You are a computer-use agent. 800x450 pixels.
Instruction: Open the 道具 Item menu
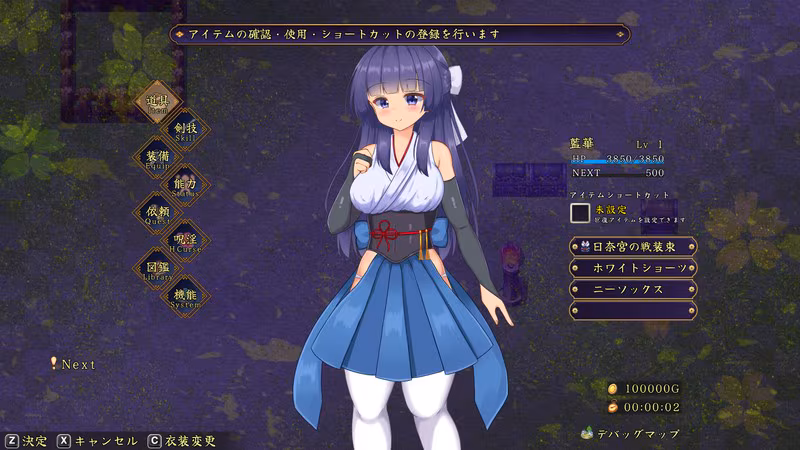(157, 102)
